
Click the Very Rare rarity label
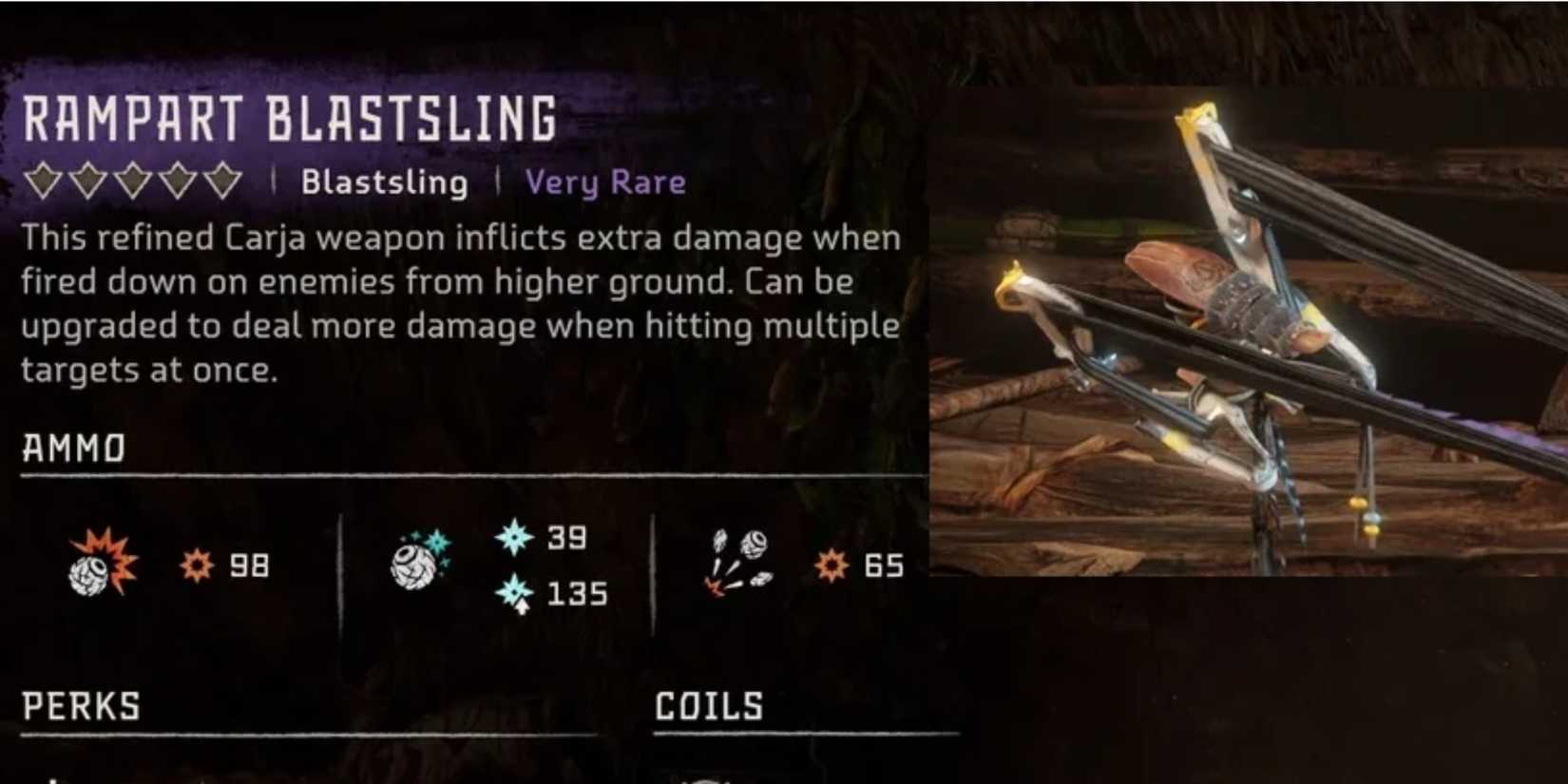pos(606,182)
